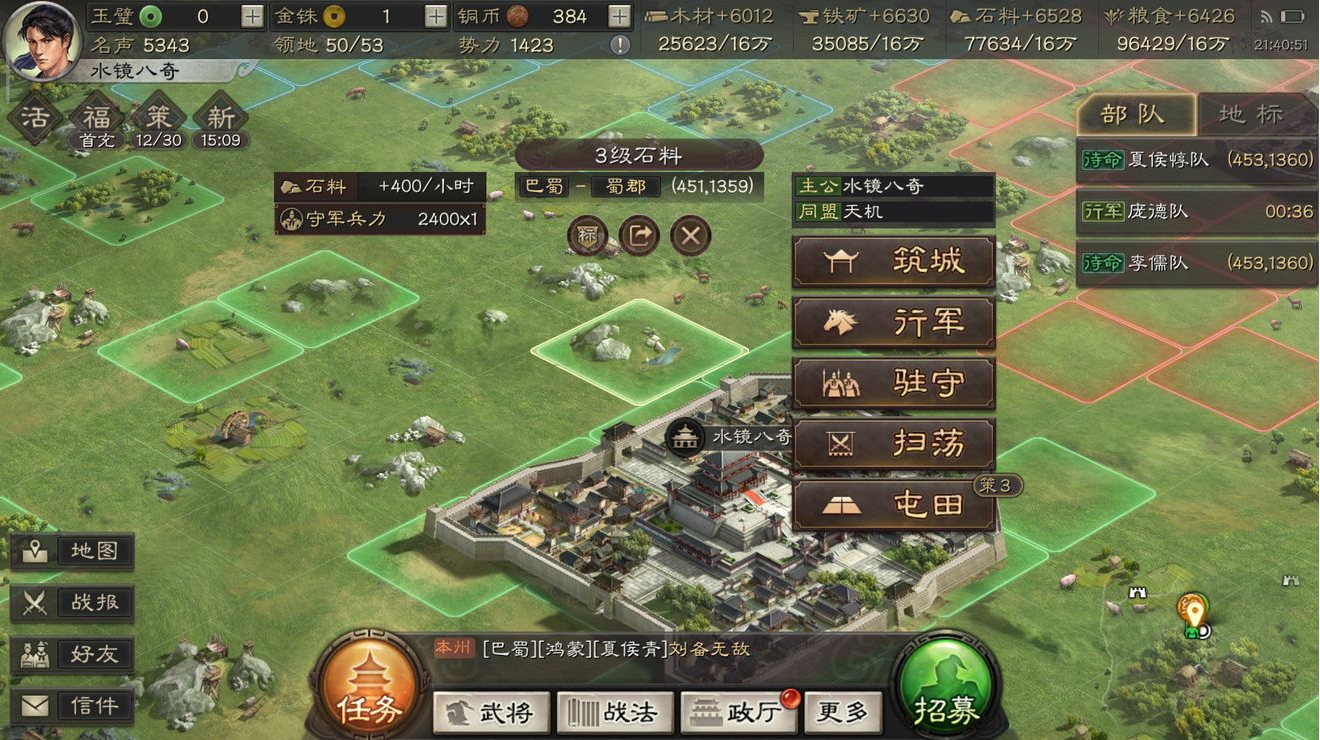Image resolution: width=1320 pixels, height=740 pixels.
Task: Open the 政厅 hall with red notification dot
Action: 738,712
